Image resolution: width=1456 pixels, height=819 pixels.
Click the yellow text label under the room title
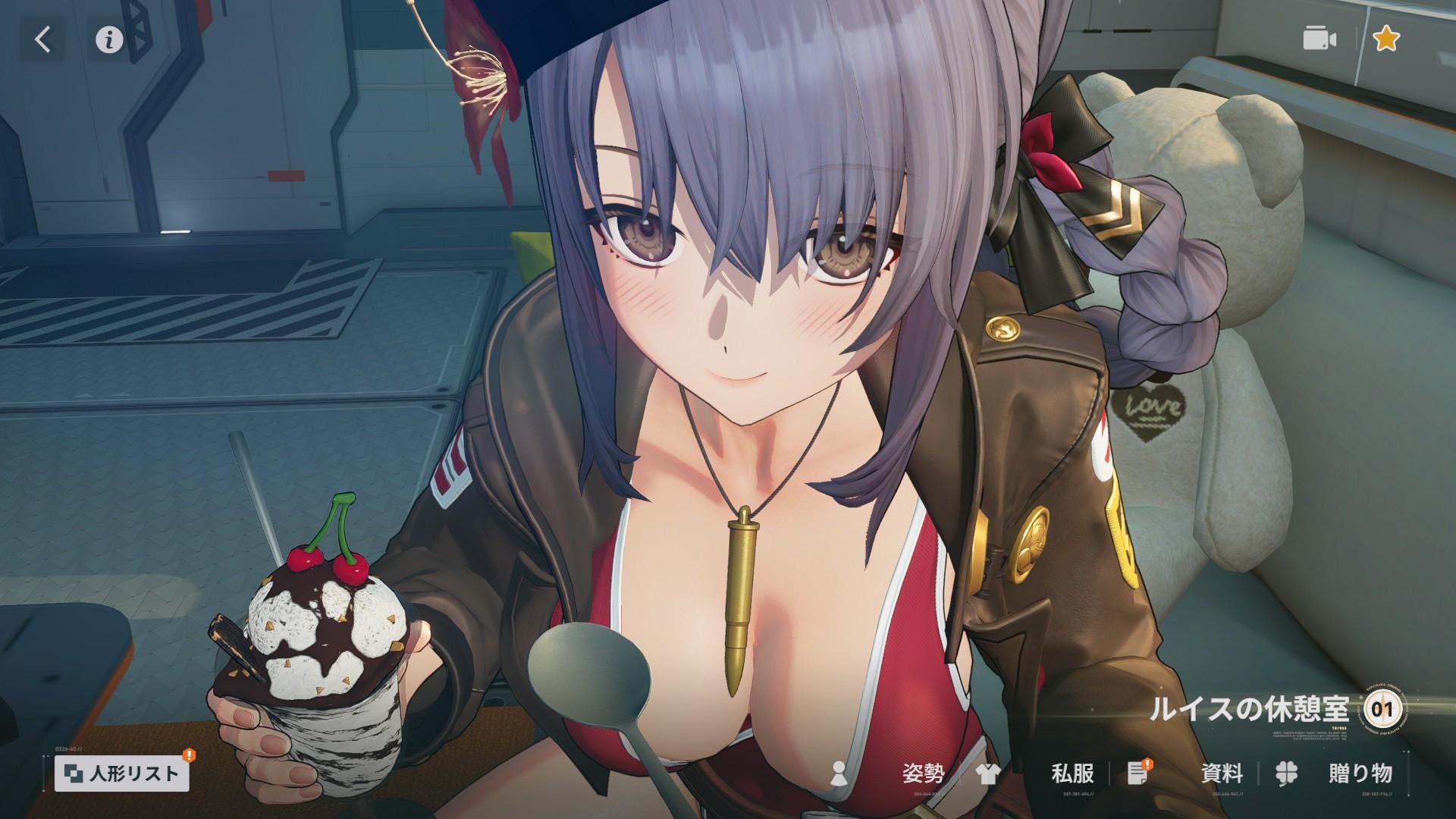1338,728
